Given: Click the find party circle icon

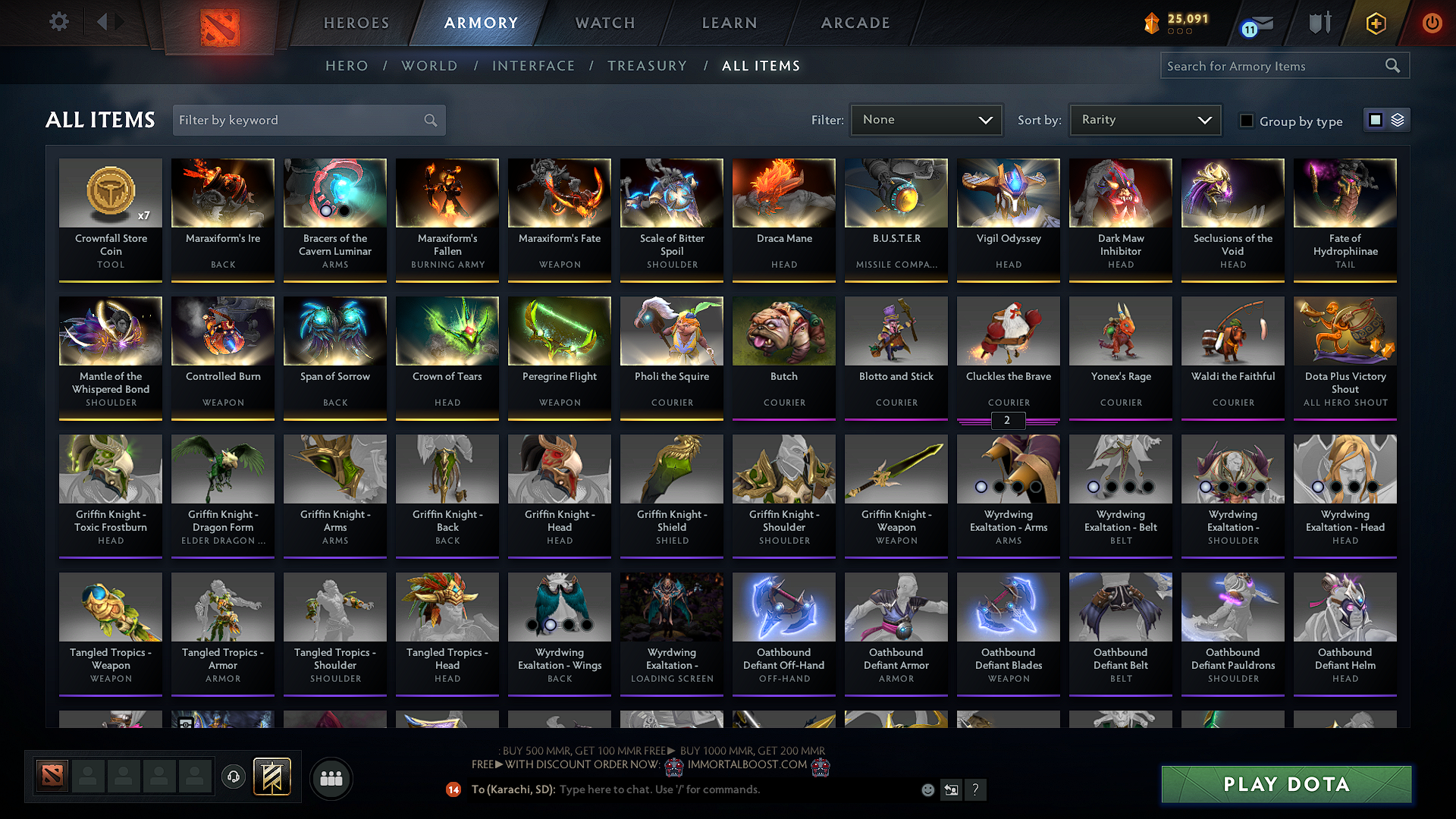Looking at the screenshot, I should [x=331, y=778].
